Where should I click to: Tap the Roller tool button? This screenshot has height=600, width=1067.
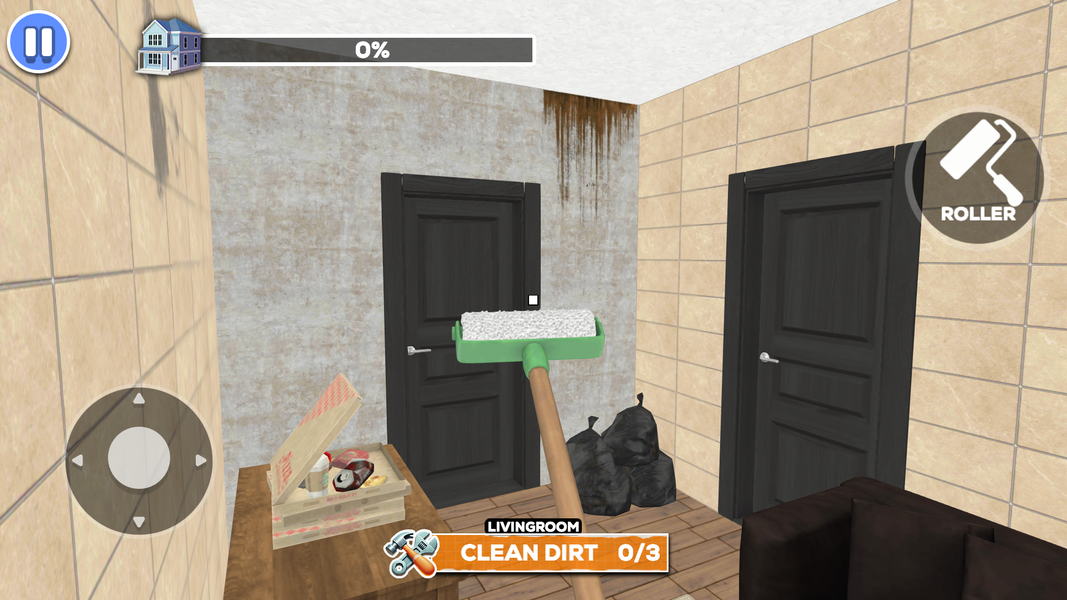(977, 177)
